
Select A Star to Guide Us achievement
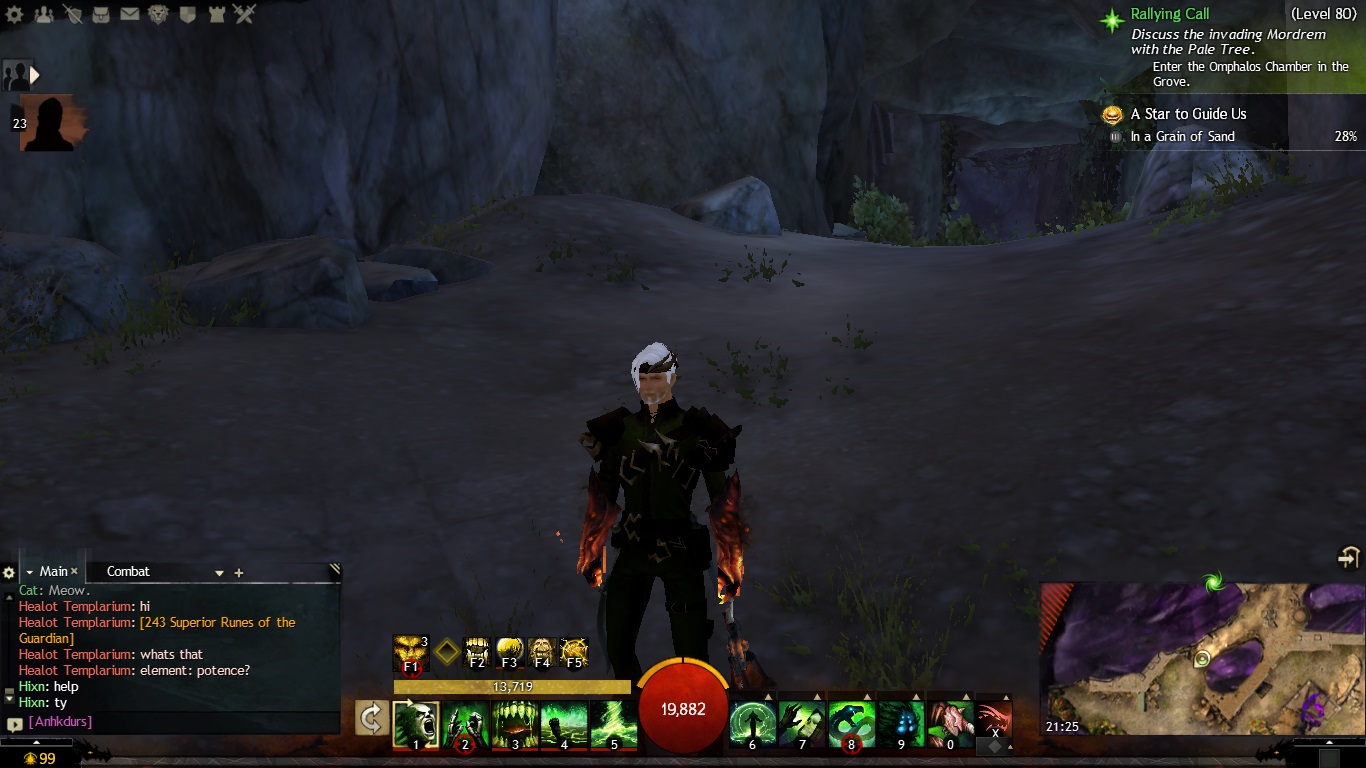(1188, 114)
